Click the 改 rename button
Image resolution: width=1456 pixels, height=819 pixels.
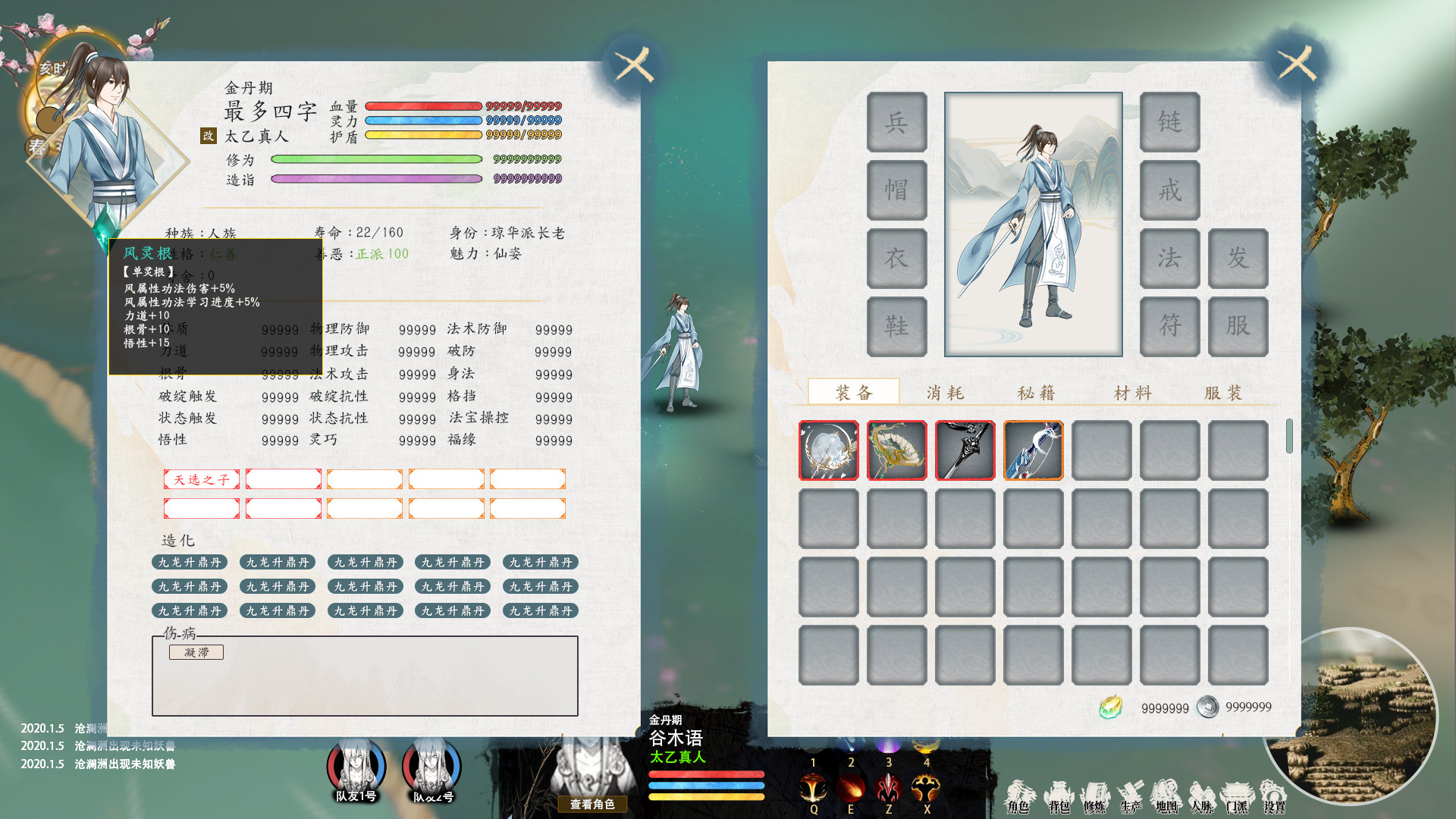(207, 135)
